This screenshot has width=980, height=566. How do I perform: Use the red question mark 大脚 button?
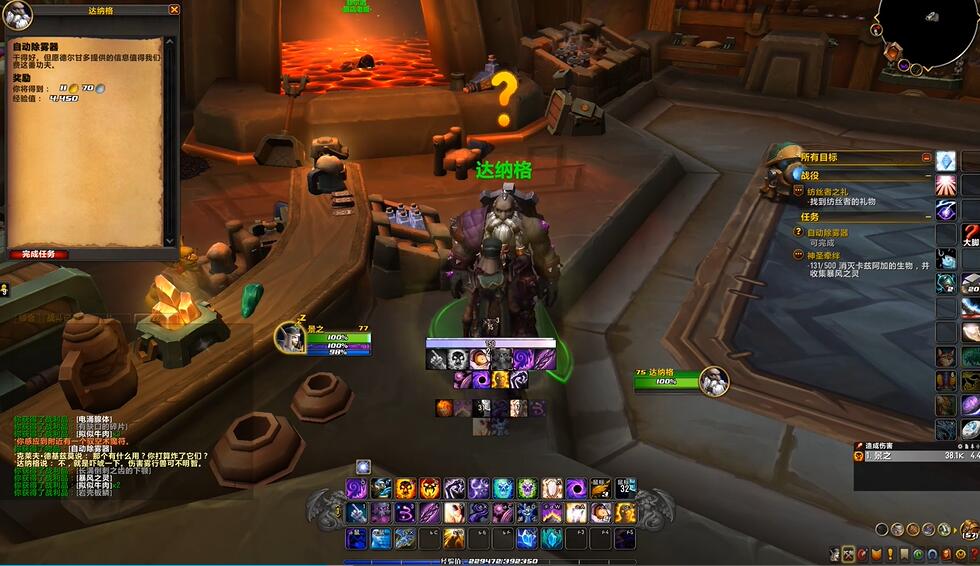969,234
